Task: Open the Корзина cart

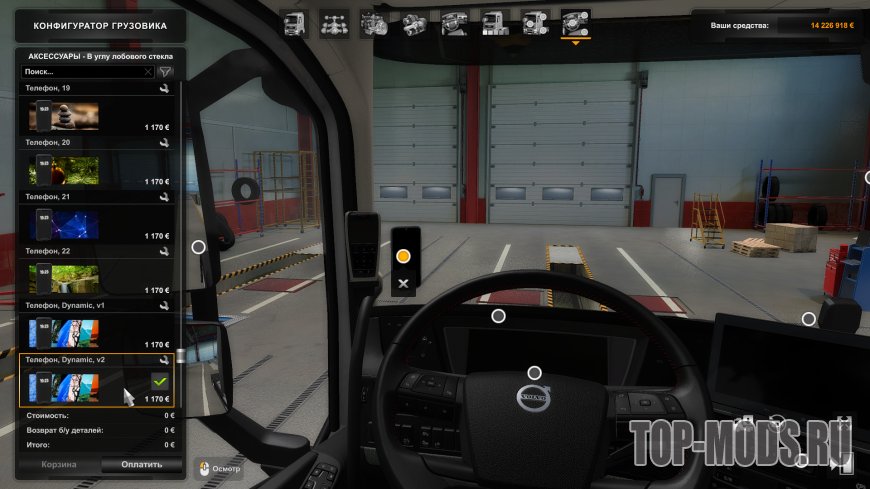Action: pyautogui.click(x=58, y=465)
